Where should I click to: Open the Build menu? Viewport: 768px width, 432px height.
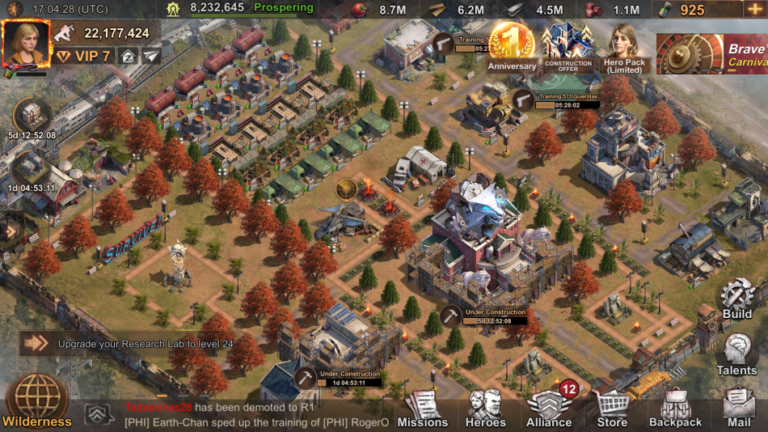(737, 298)
